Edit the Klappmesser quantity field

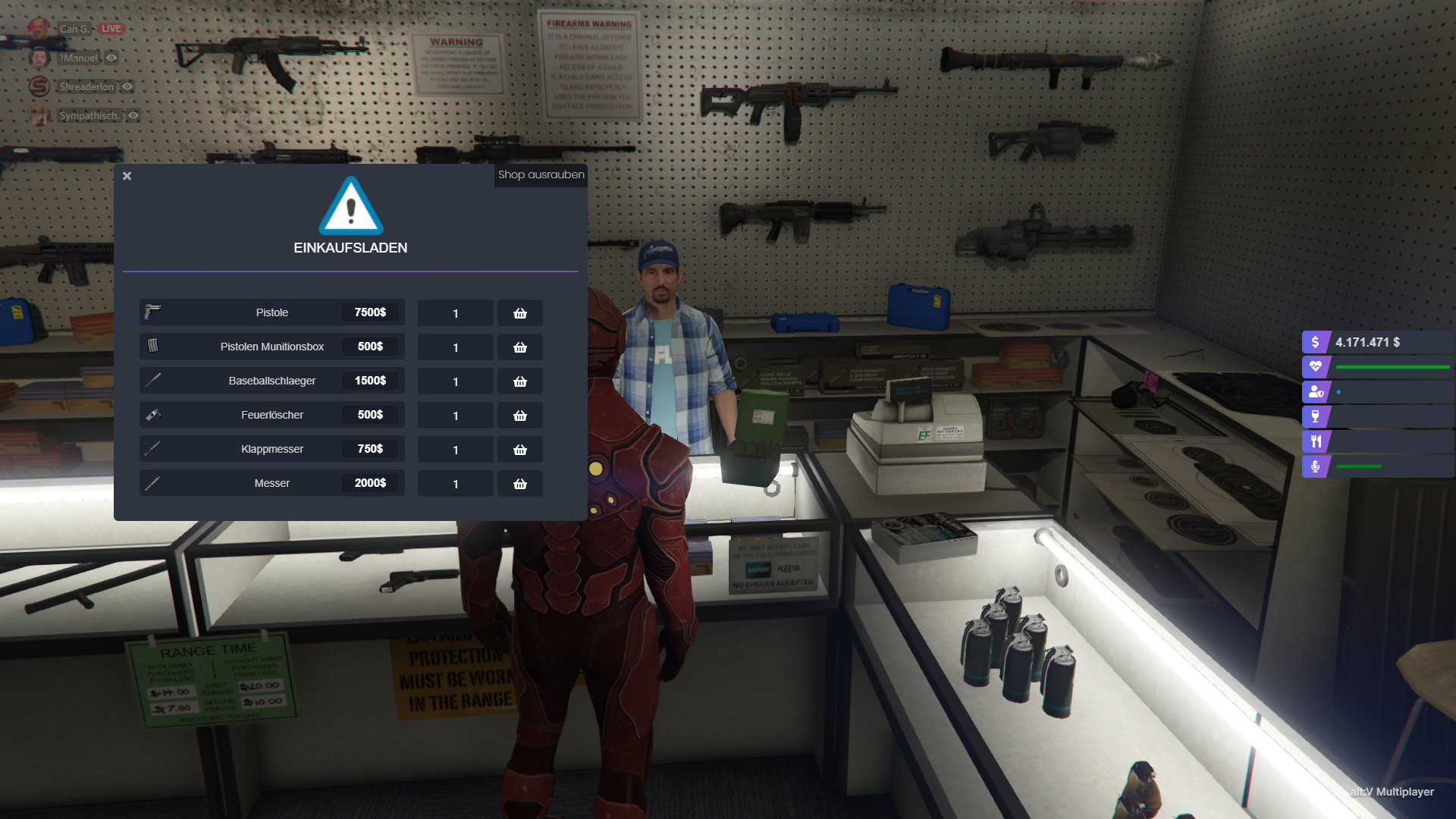click(x=456, y=450)
